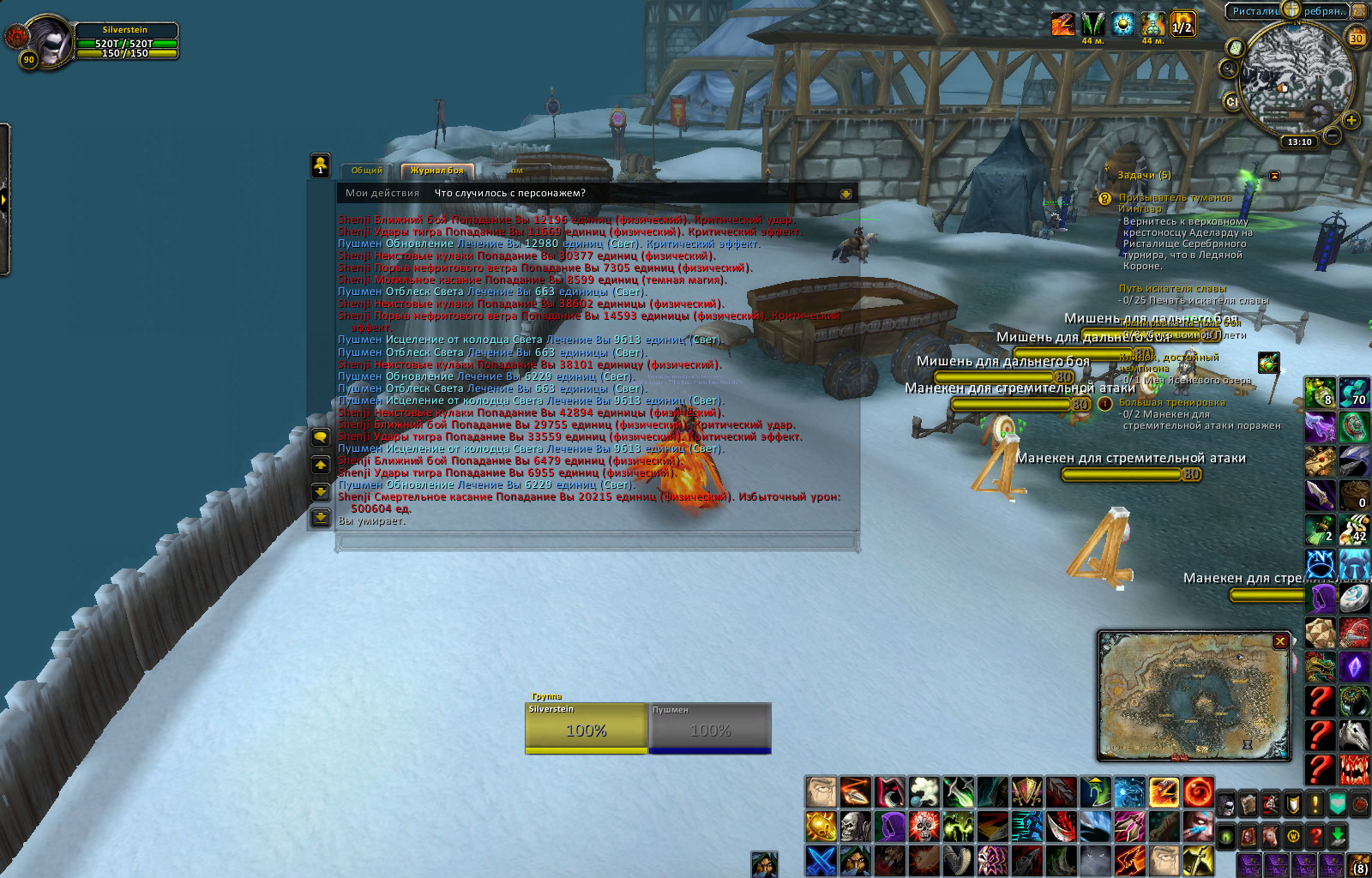Open the backpack bag showing (8)
Screen dimensions: 1372x878
point(1359,865)
